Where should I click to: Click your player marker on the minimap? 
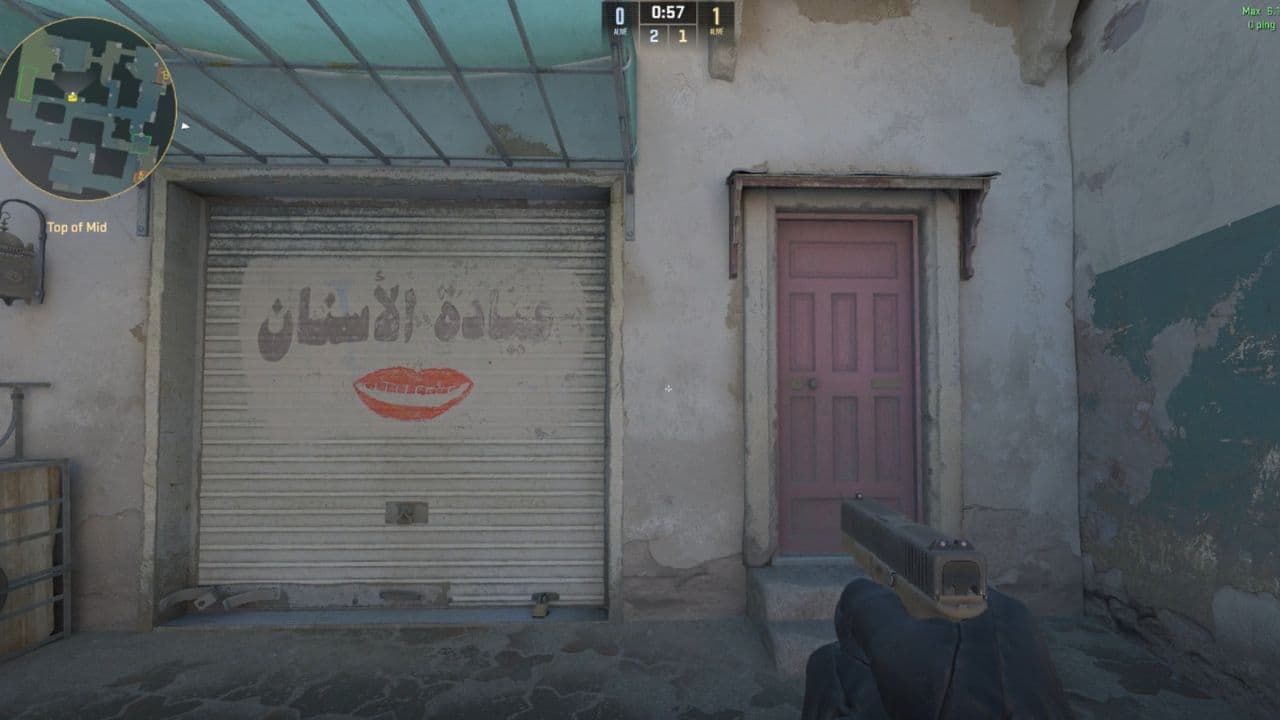click(x=73, y=97)
